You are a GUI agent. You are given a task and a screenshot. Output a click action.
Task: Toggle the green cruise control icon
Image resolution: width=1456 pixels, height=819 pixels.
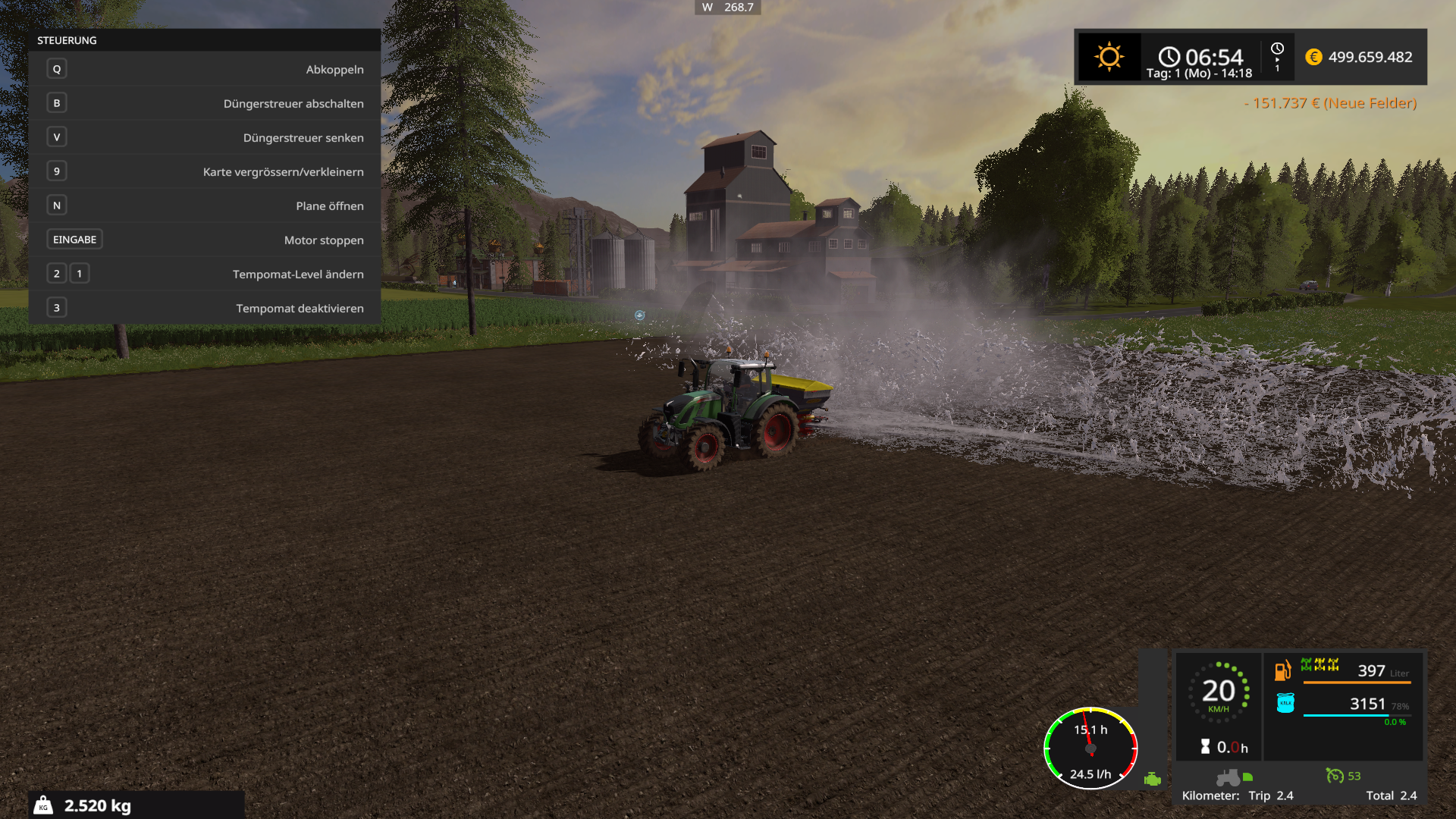pos(1335,775)
